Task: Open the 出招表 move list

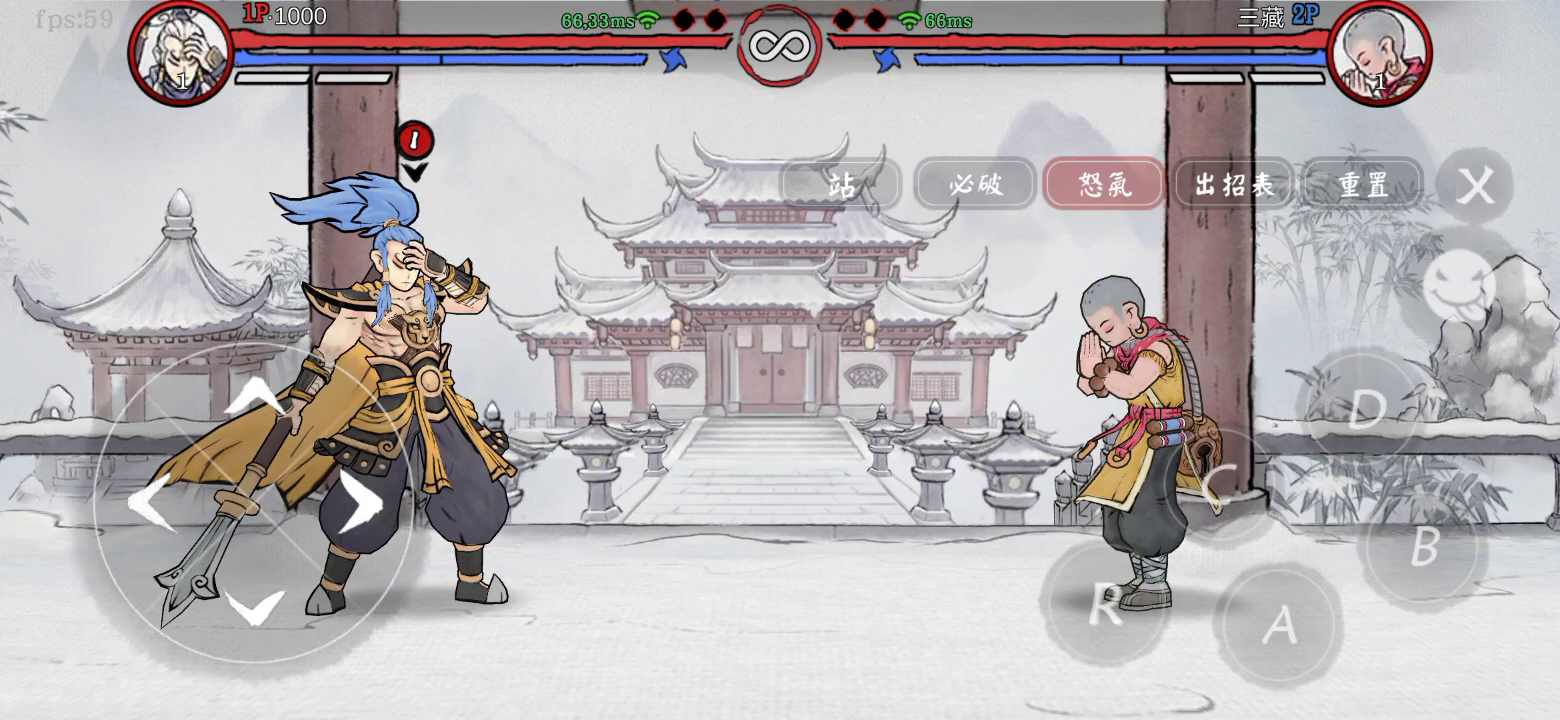Action: pyautogui.click(x=1233, y=185)
